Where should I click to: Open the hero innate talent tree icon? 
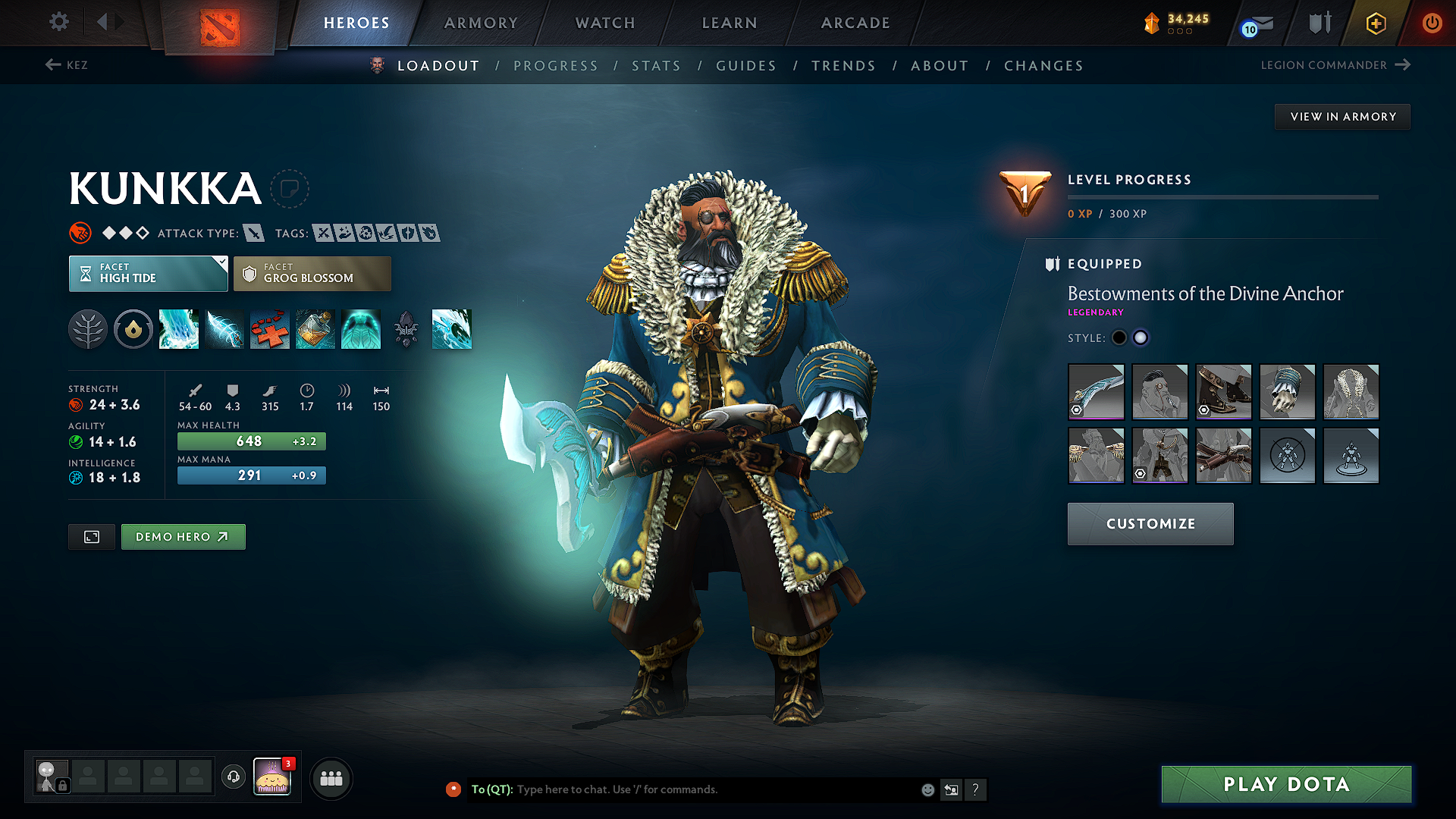click(x=88, y=329)
